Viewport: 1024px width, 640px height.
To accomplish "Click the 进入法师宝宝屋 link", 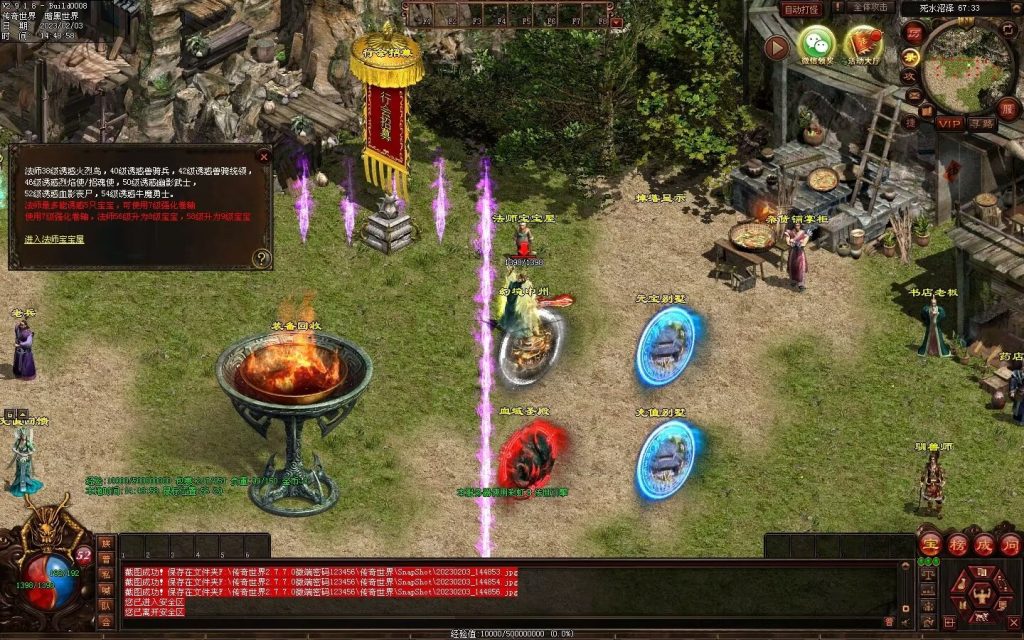I will pyautogui.click(x=54, y=240).
